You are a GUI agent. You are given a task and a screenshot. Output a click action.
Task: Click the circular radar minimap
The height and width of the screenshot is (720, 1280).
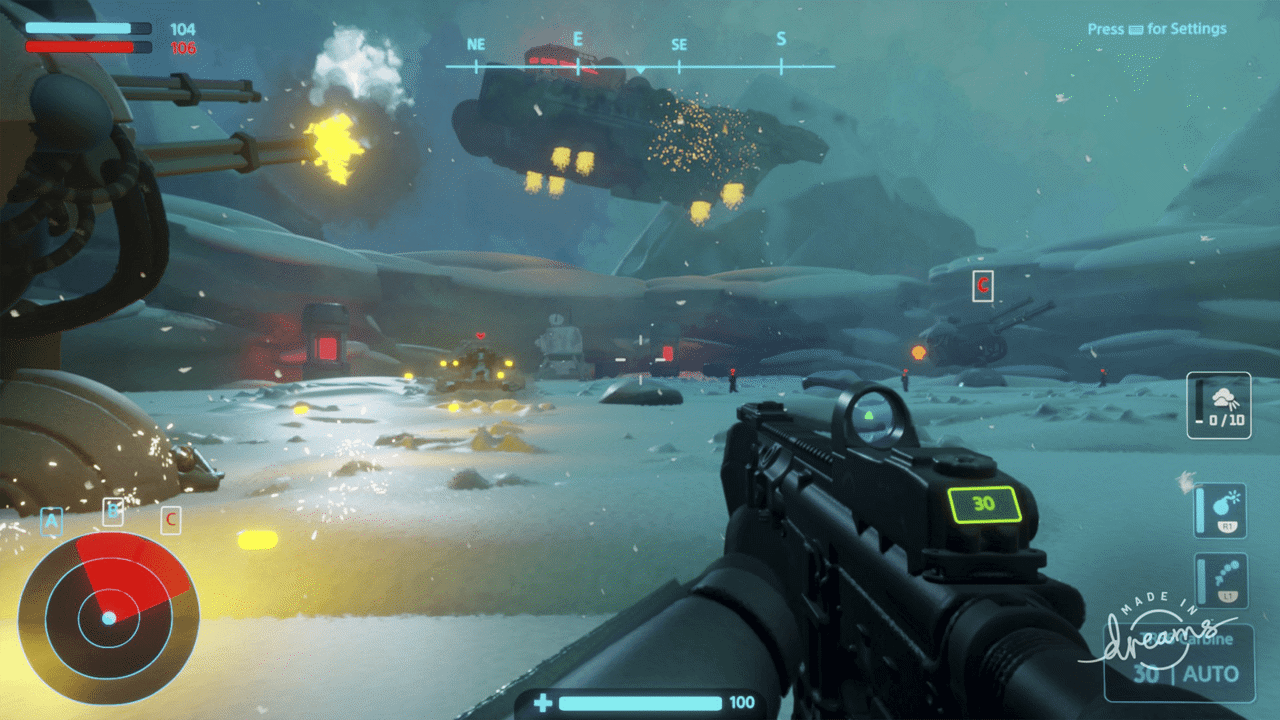(x=109, y=617)
